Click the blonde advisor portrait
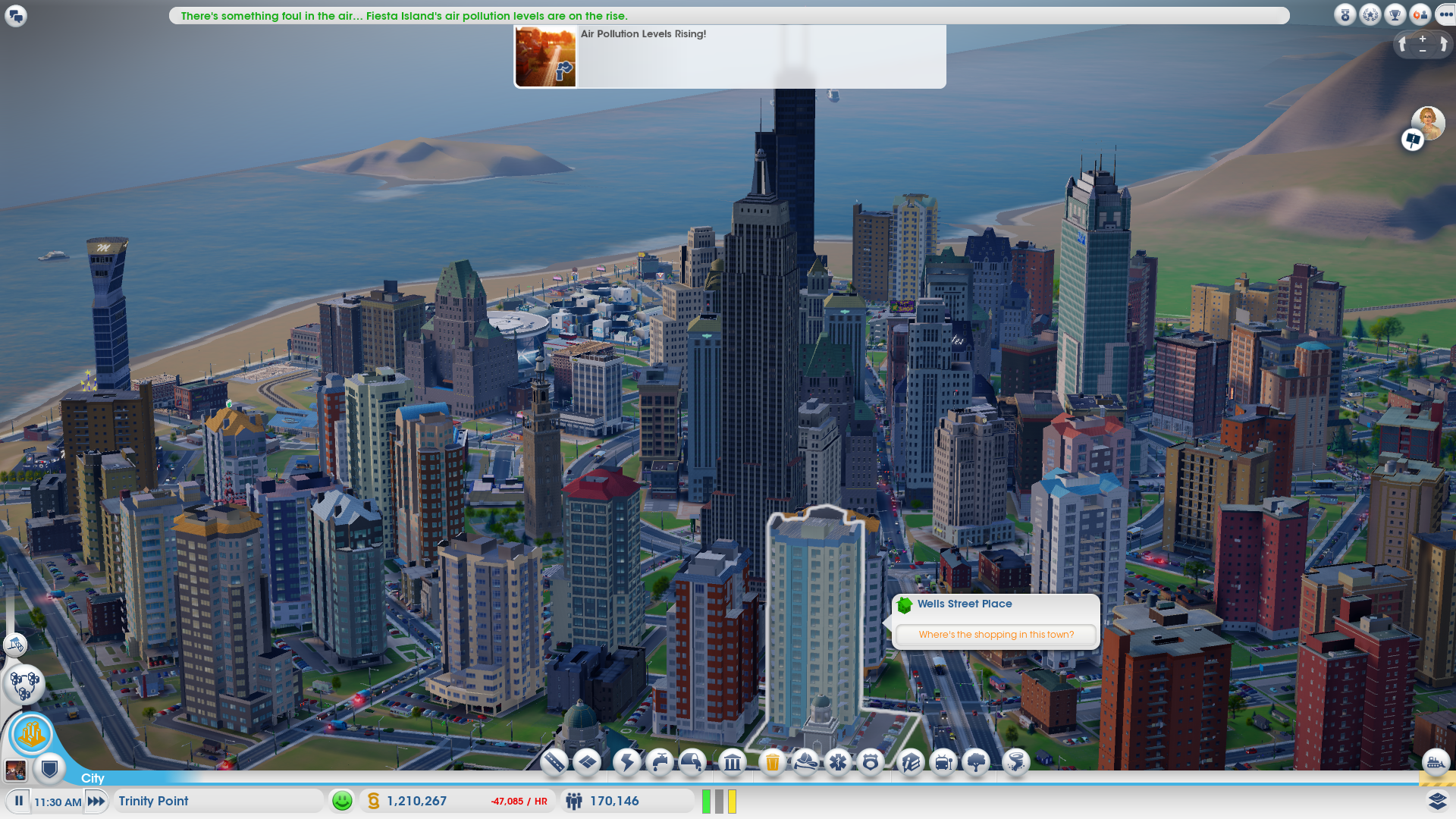1456x819 pixels. 1428,122
